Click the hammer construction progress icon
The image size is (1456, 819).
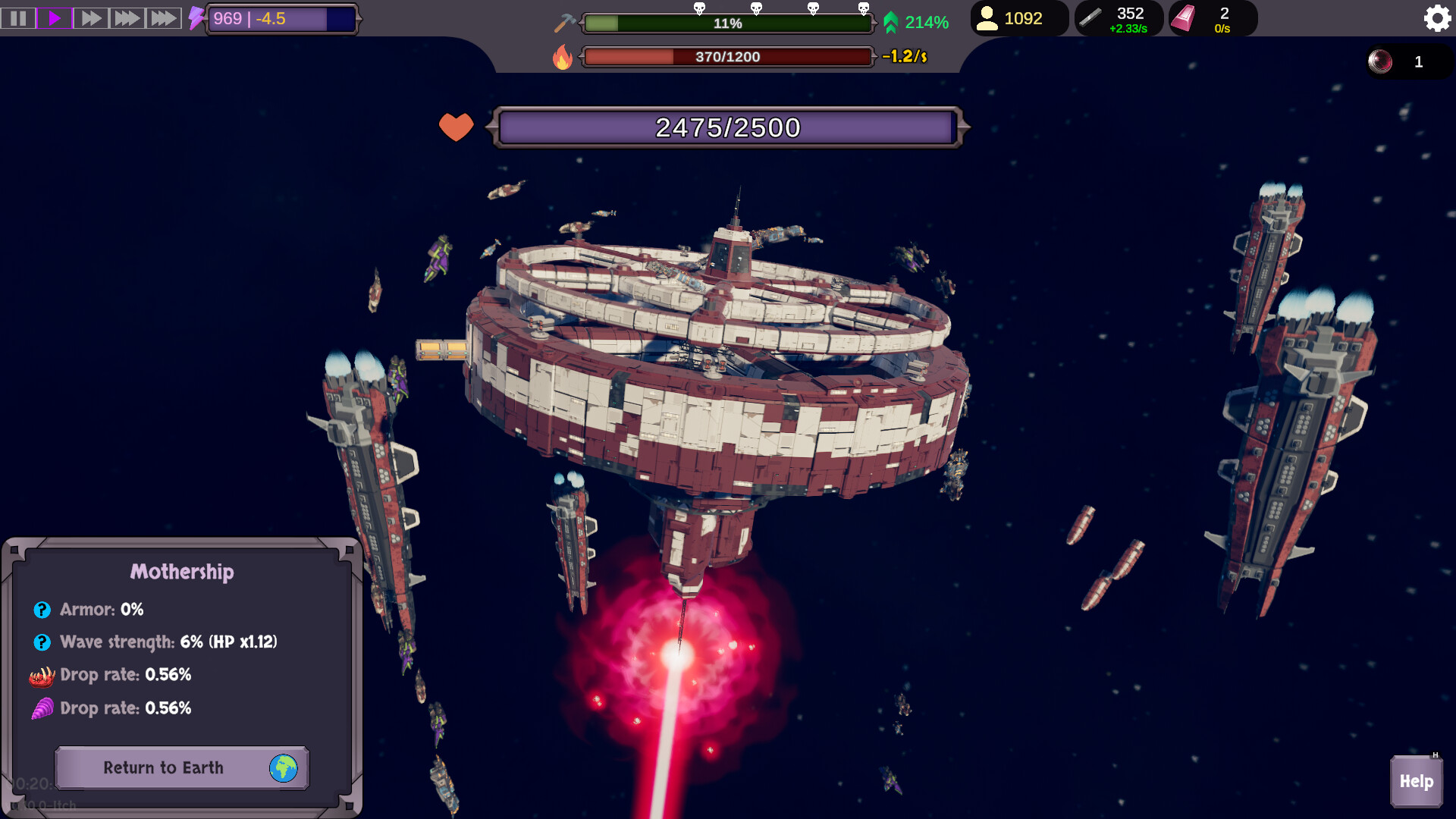pos(562,22)
